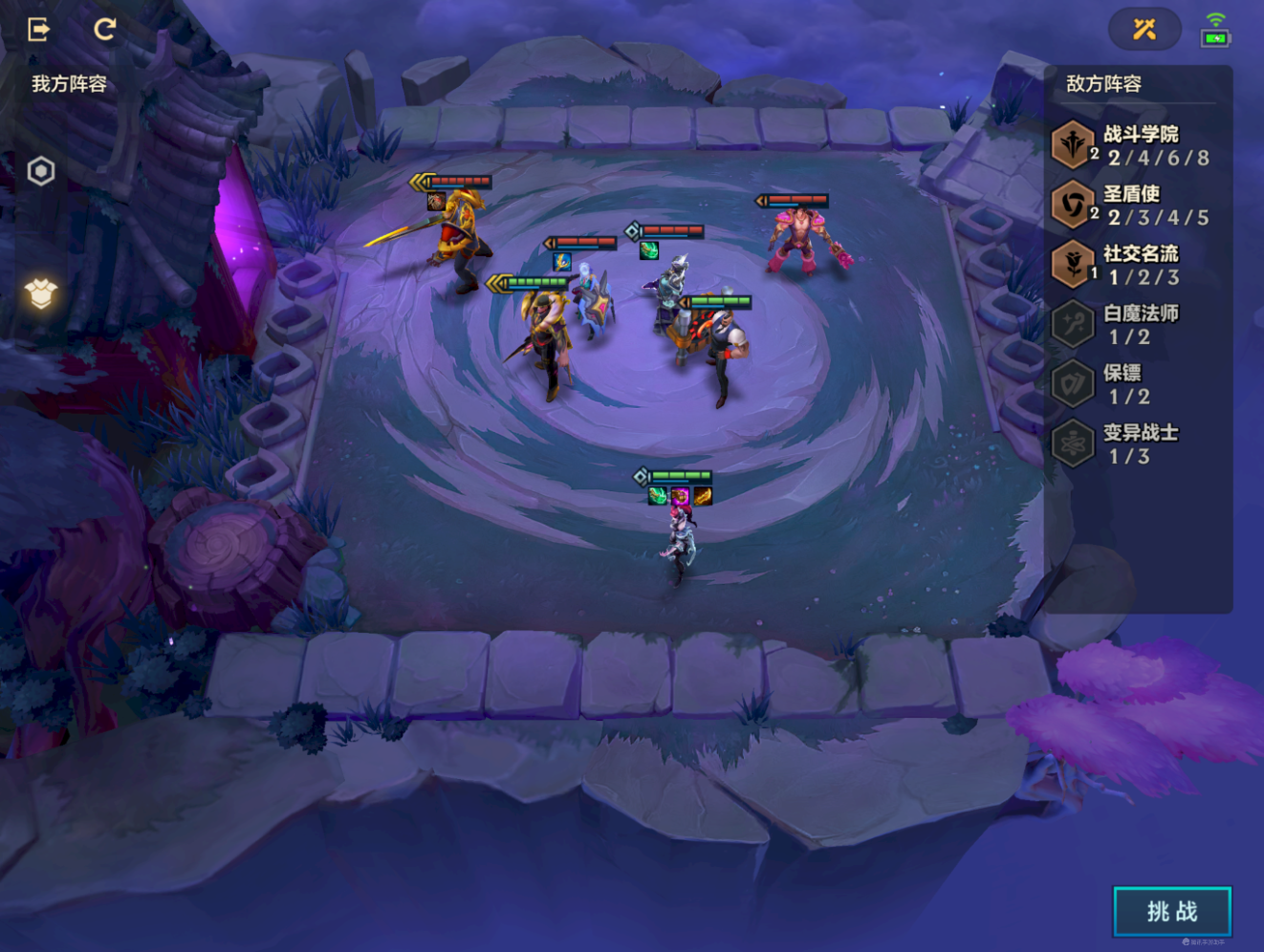Viewport: 1264px width, 952px height.
Task: View the 白魔法师 trait entry
Action: (x=1133, y=325)
